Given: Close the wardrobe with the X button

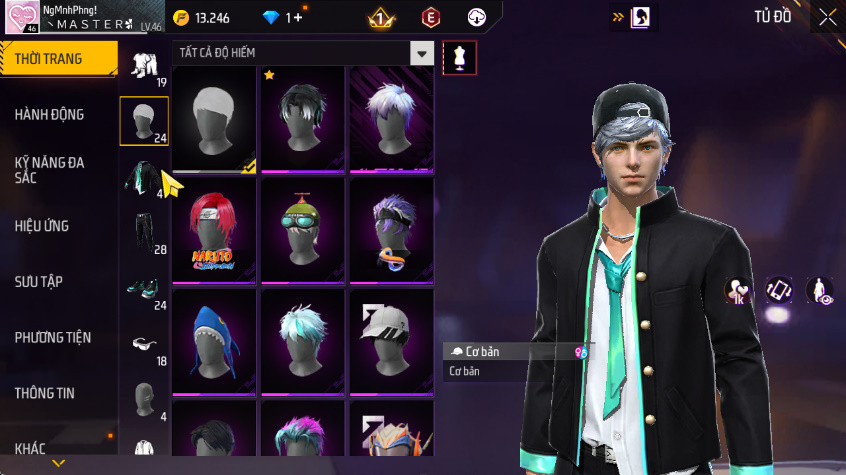Looking at the screenshot, I should pos(827,17).
